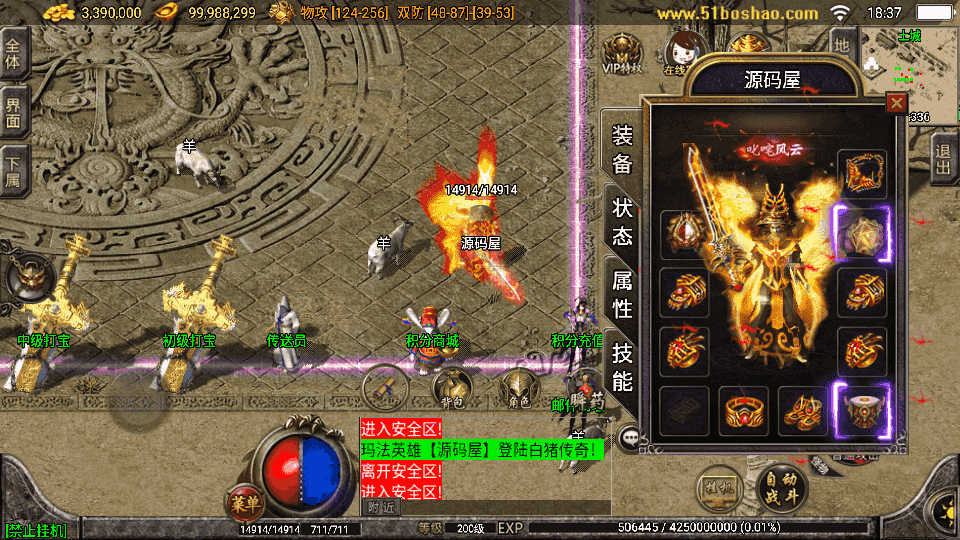Open the 角色 character button
Viewport: 960px width, 540px height.
tap(519, 387)
